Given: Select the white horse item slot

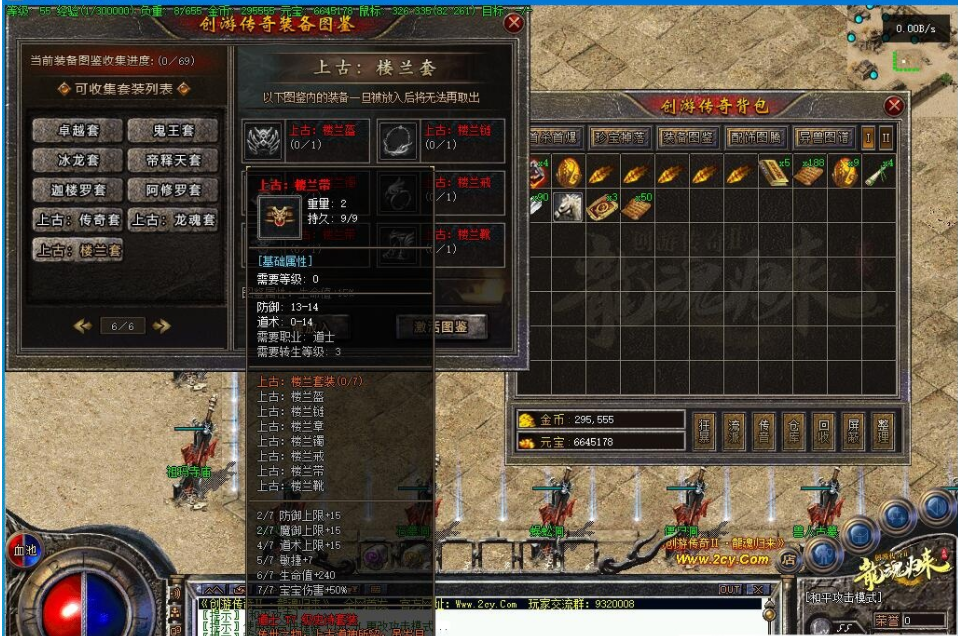Looking at the screenshot, I should pos(569,206).
